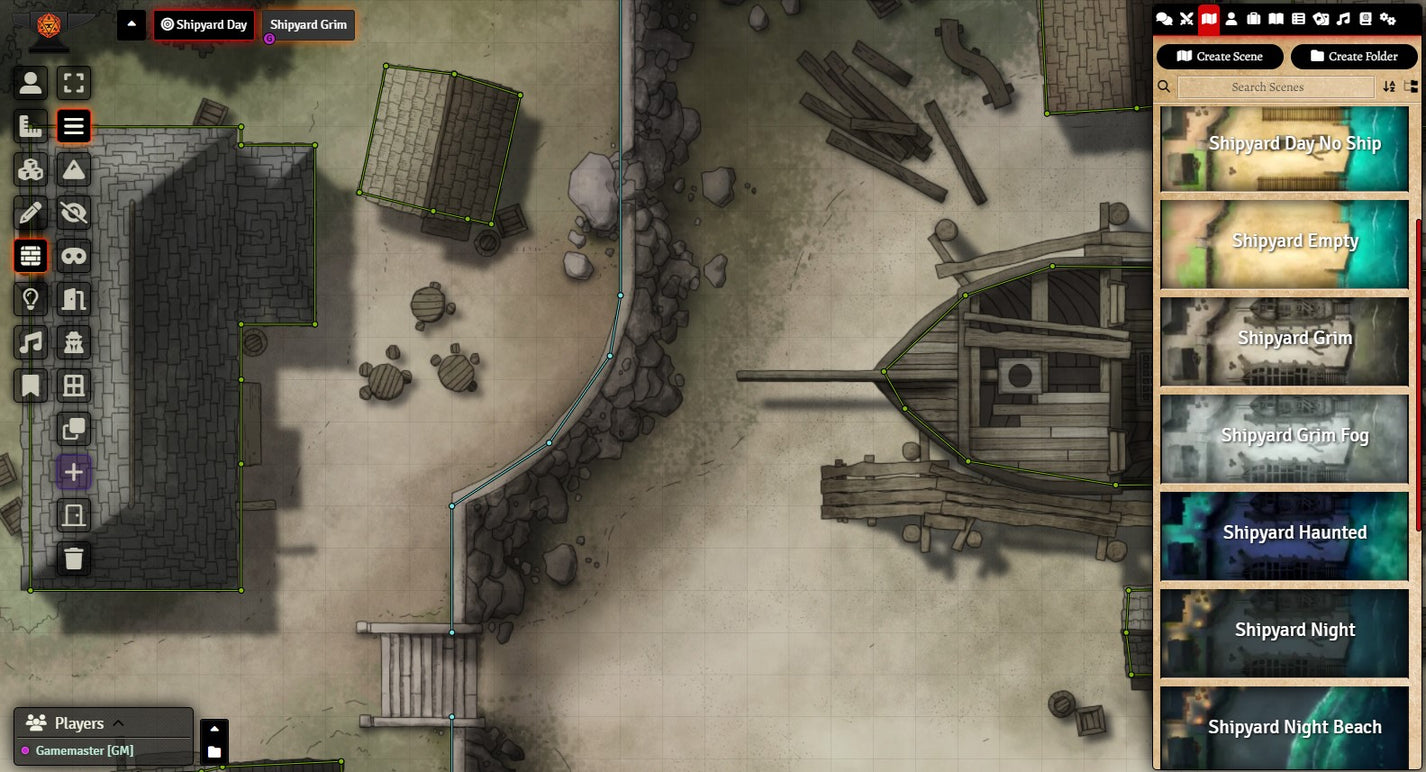
Task: Create a new scene
Action: coord(1219,56)
